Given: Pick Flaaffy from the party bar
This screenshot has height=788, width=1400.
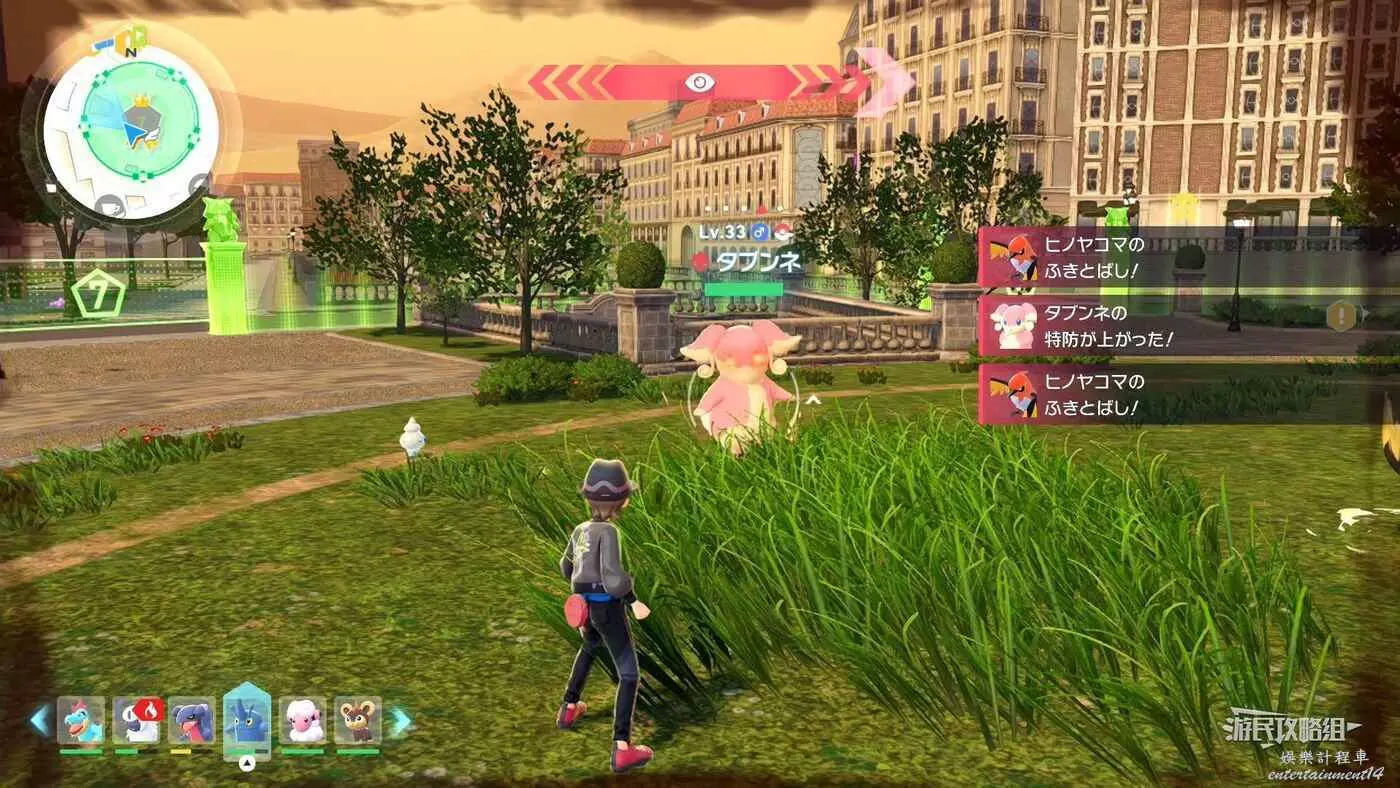Looking at the screenshot, I should [x=302, y=720].
